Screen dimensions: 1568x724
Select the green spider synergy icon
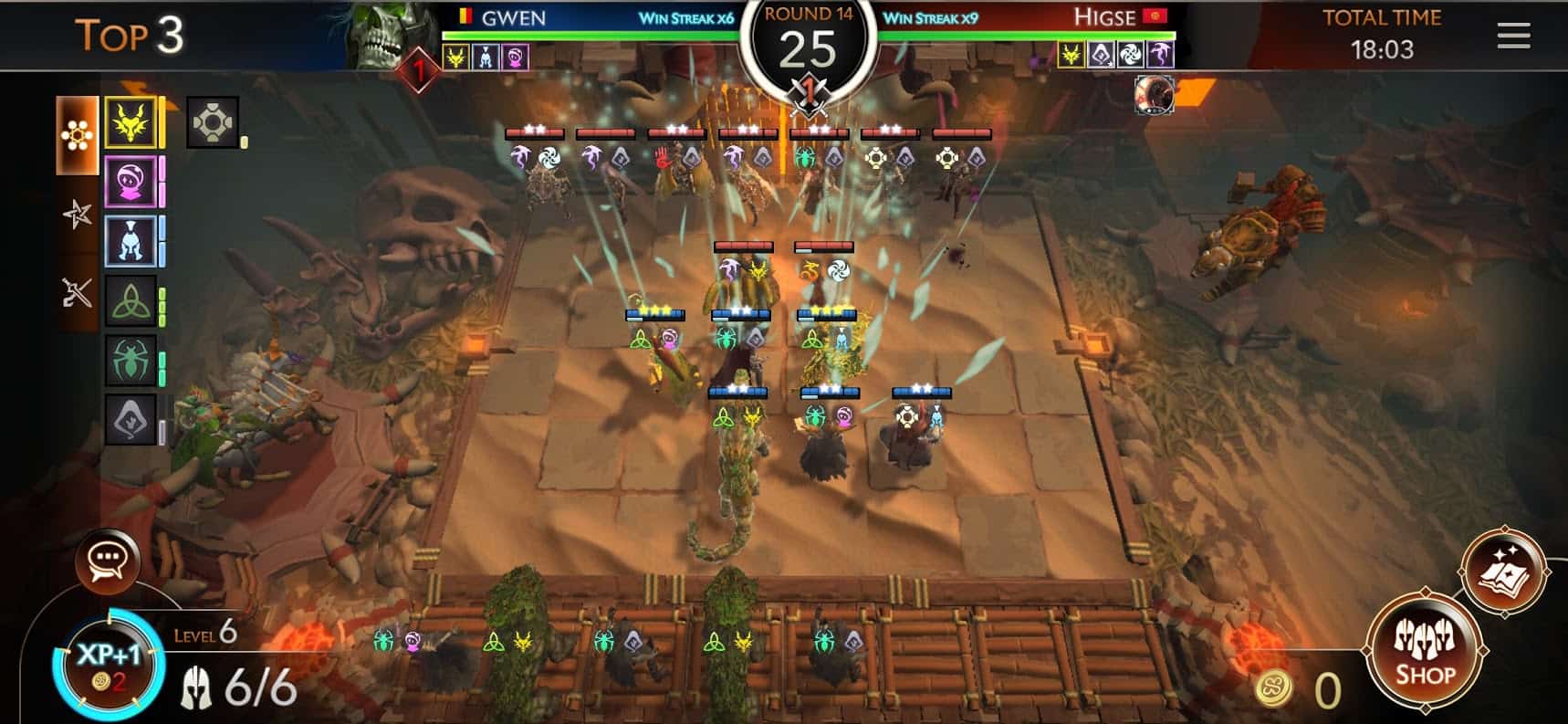pos(131,360)
